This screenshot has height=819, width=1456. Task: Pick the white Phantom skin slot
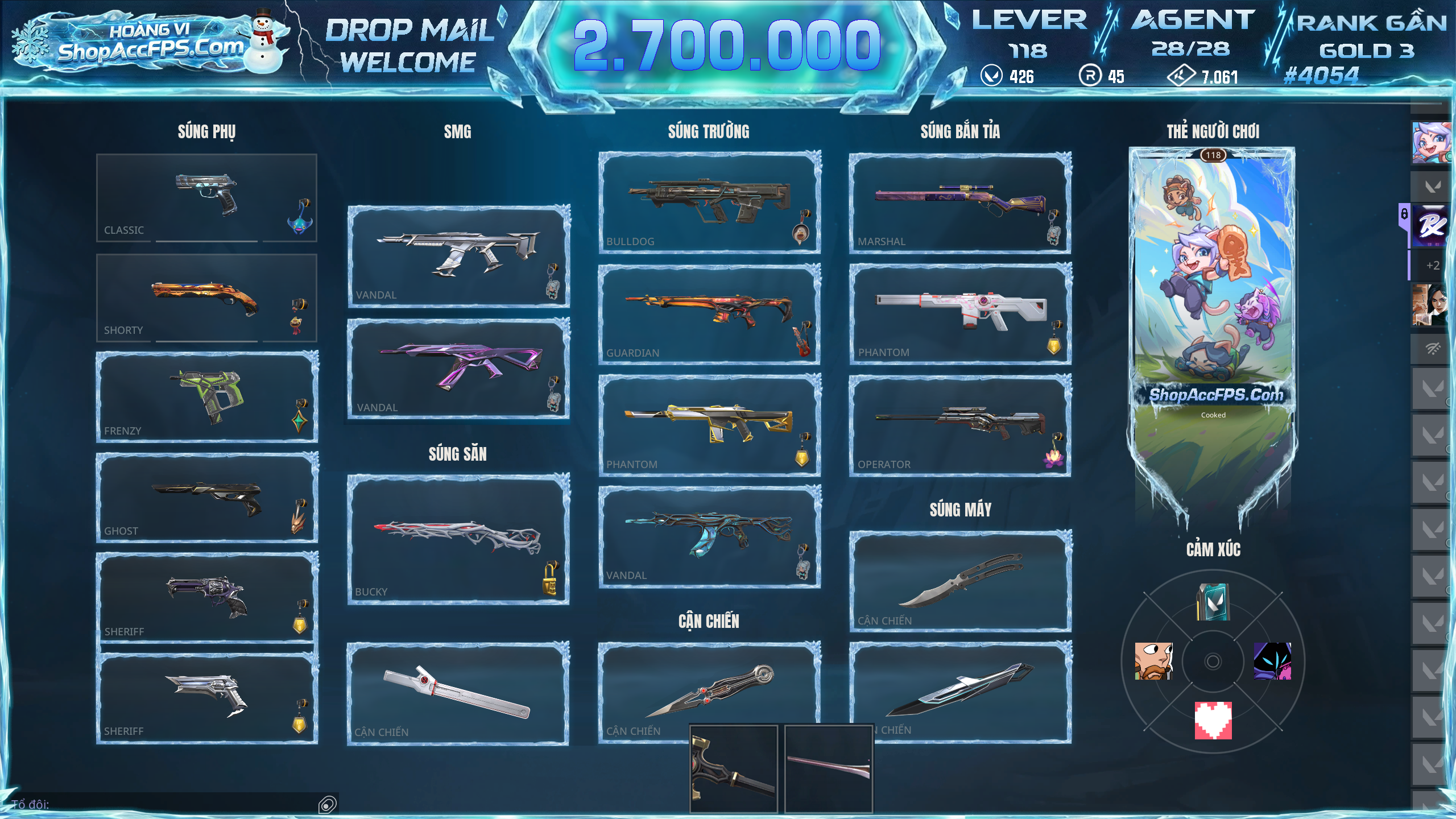(960, 313)
